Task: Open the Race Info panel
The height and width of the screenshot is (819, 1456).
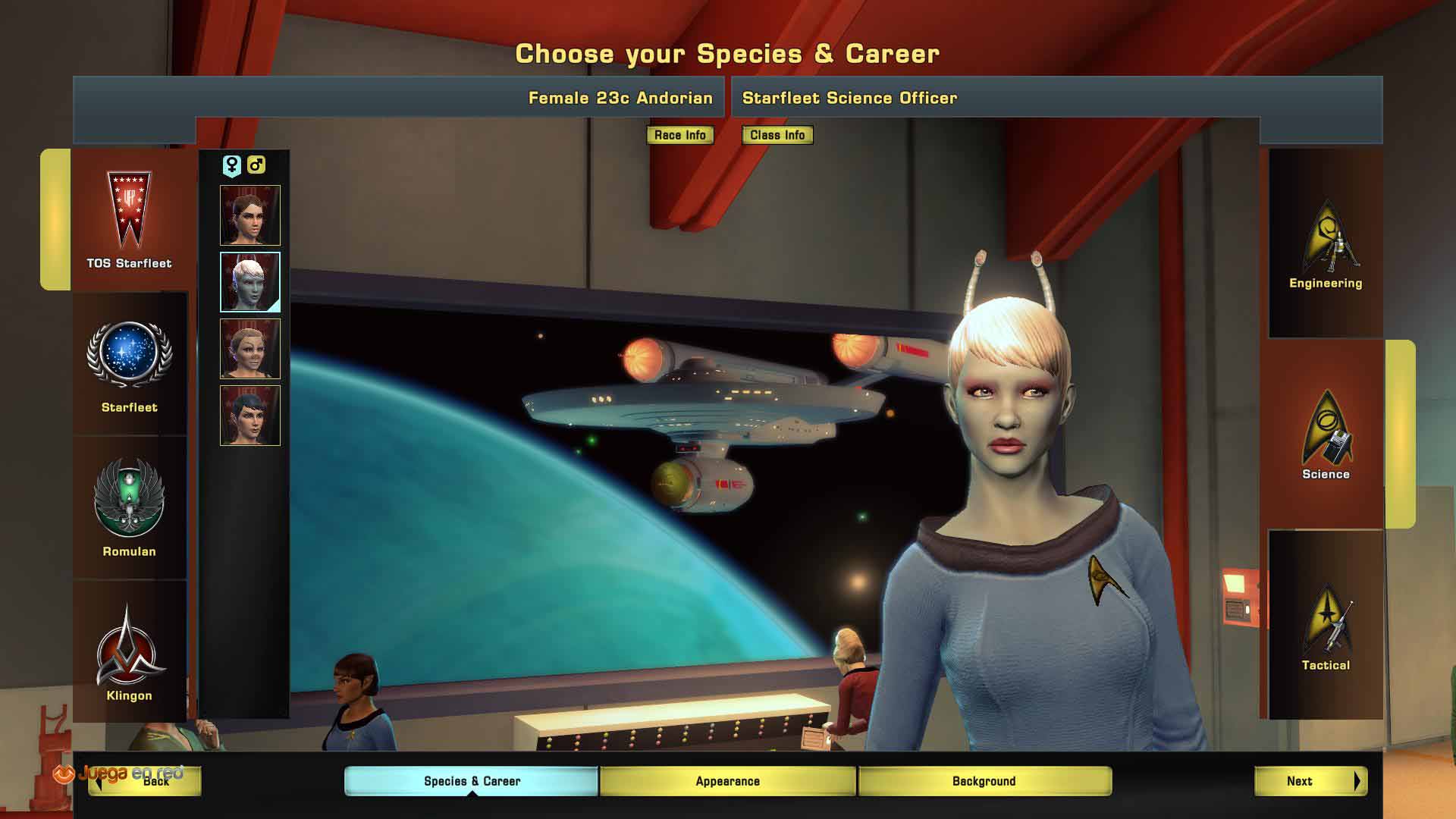Action: (679, 135)
